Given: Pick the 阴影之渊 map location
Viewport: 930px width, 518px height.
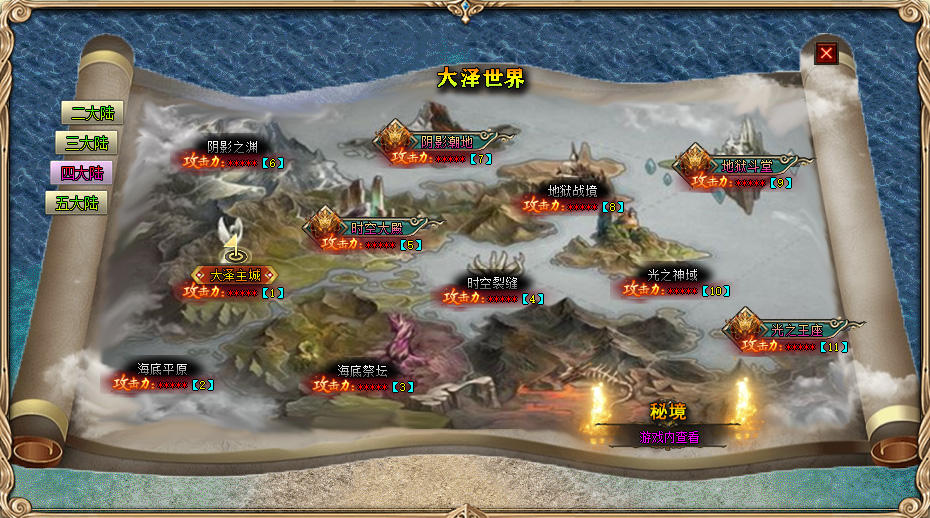Looking at the screenshot, I should pyautogui.click(x=232, y=146).
